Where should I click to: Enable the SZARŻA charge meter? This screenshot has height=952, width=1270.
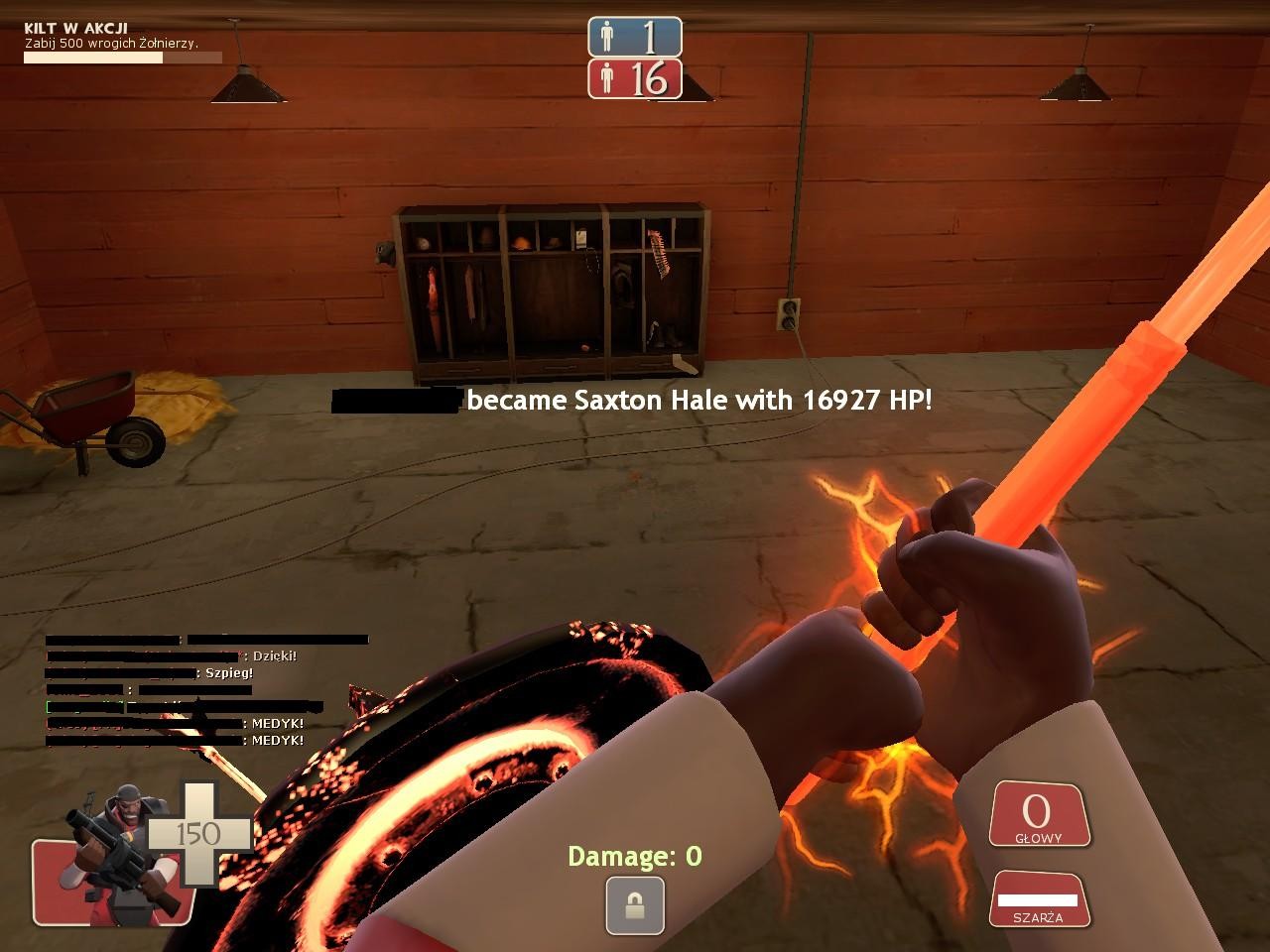coord(1038,897)
